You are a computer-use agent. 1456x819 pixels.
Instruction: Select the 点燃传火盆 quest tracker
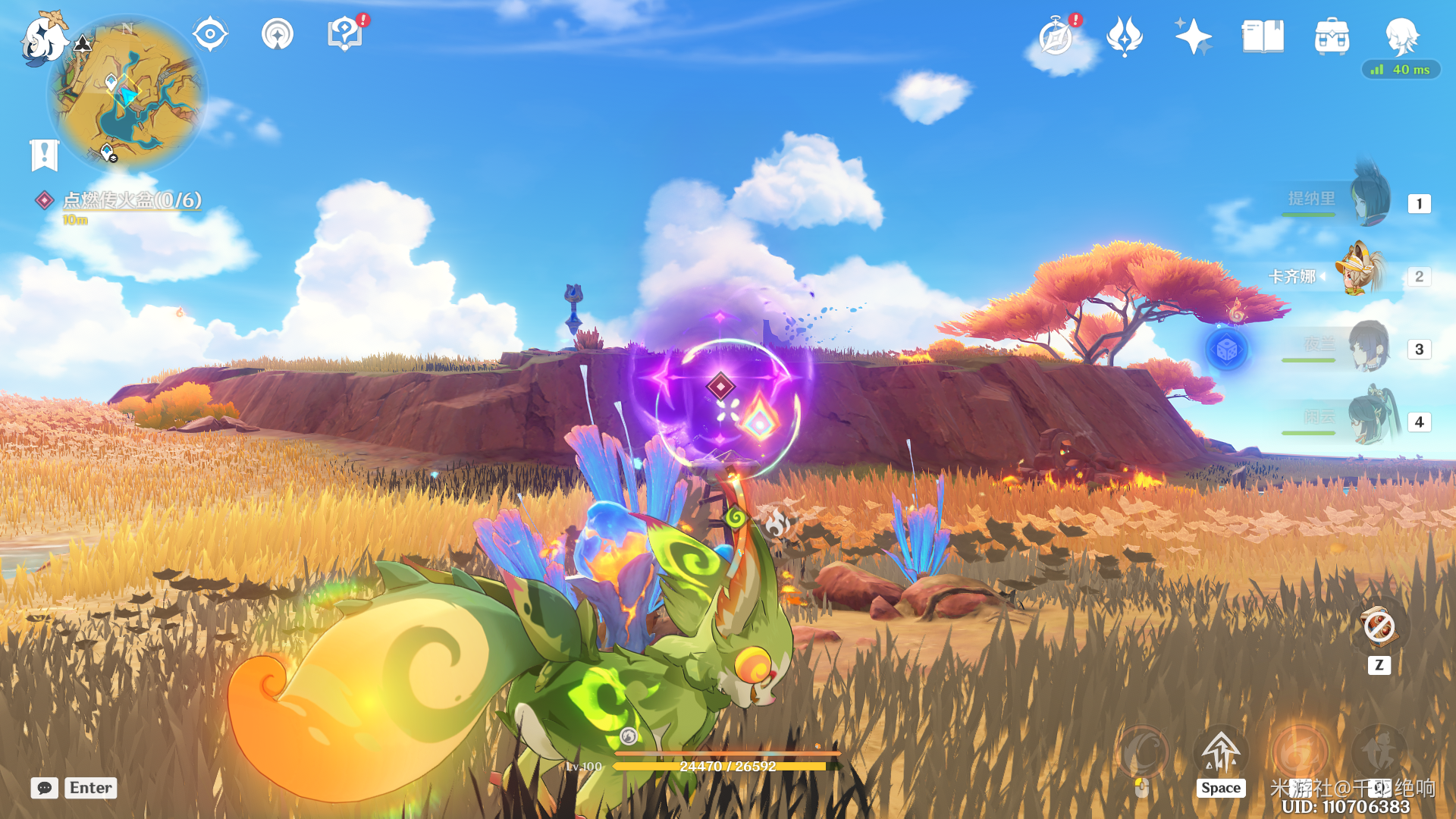pos(131,199)
